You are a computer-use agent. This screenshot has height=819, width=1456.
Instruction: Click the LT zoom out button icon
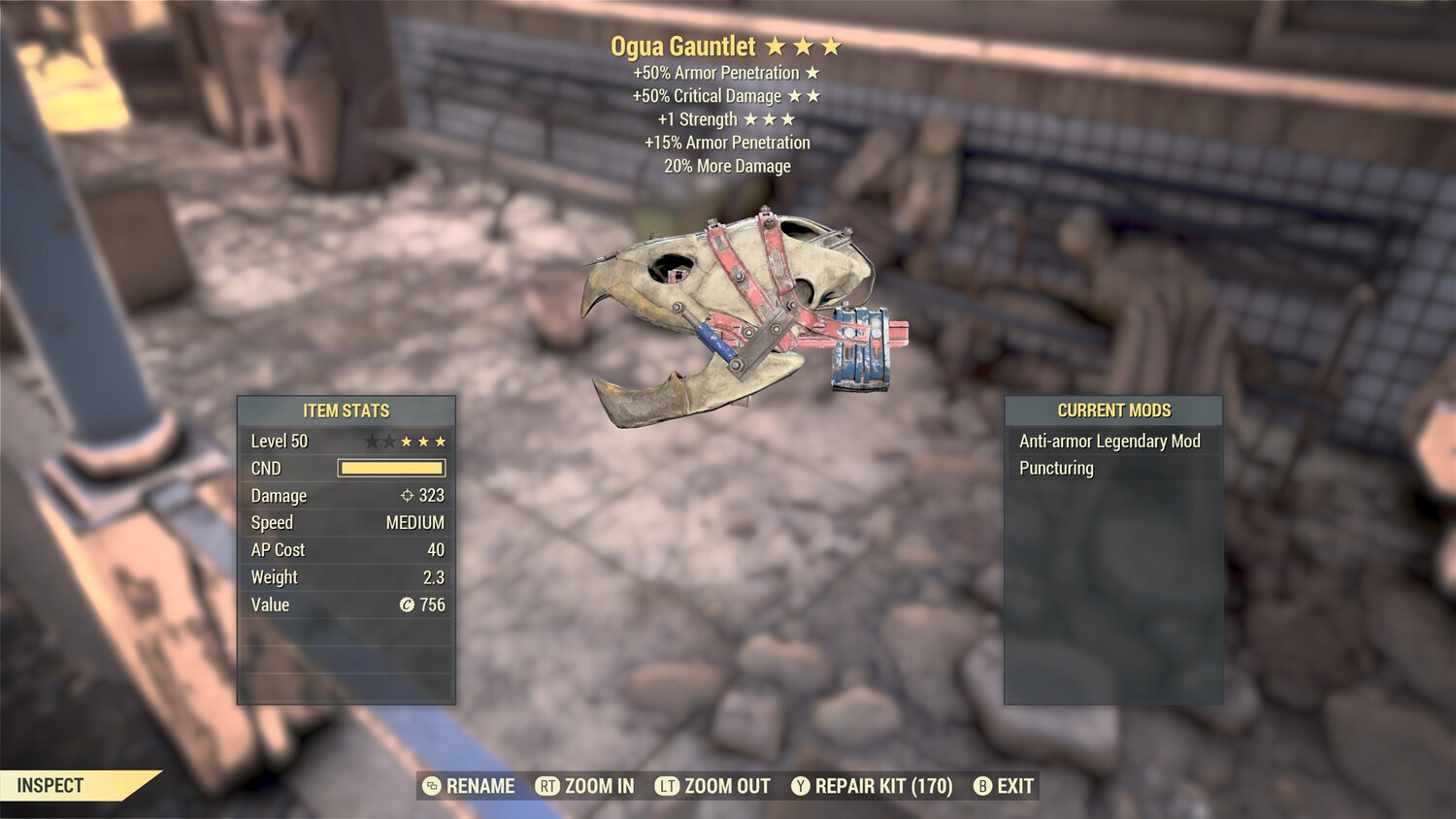click(668, 786)
